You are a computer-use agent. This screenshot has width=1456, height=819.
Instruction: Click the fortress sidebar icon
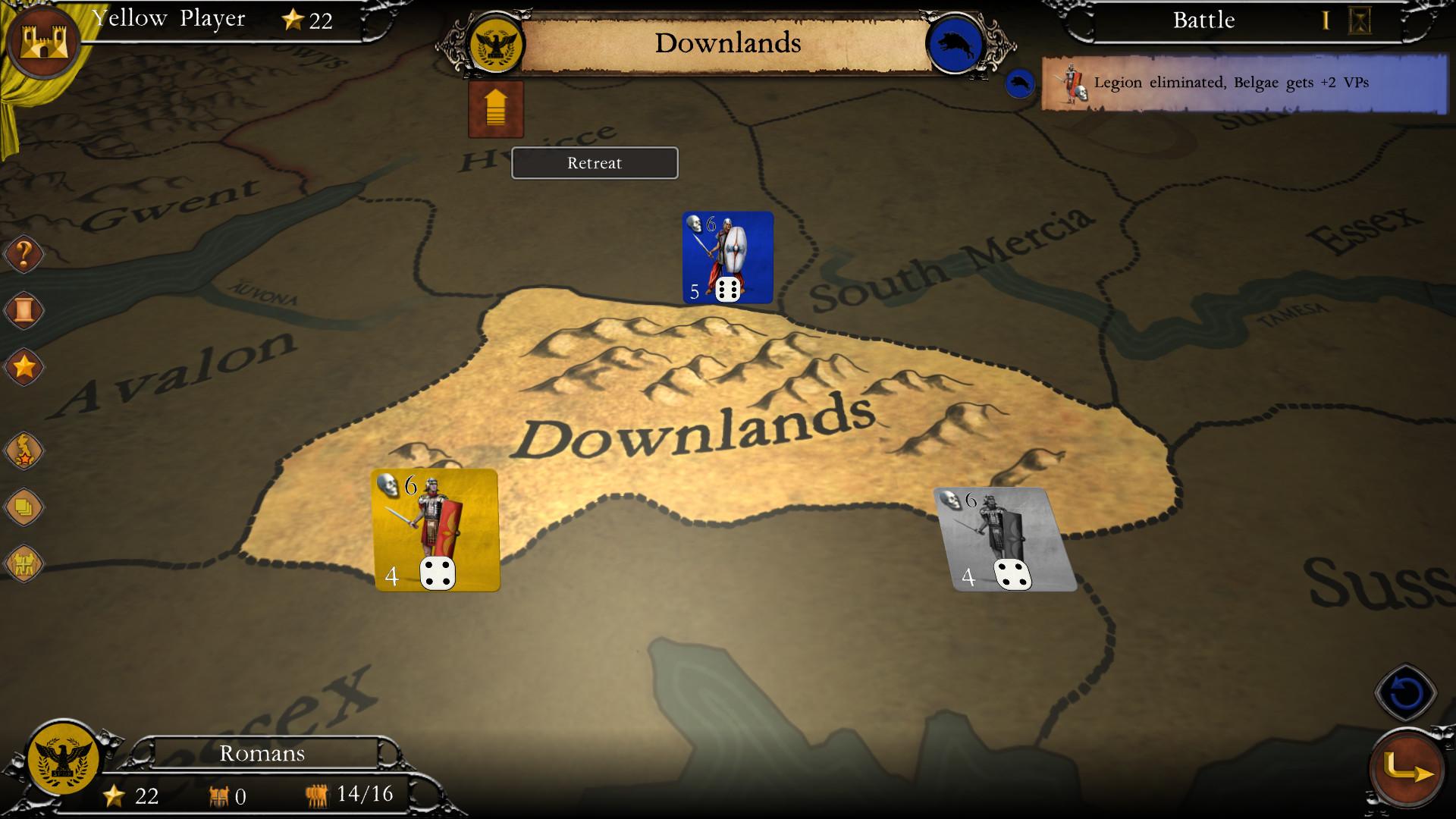coord(24,562)
